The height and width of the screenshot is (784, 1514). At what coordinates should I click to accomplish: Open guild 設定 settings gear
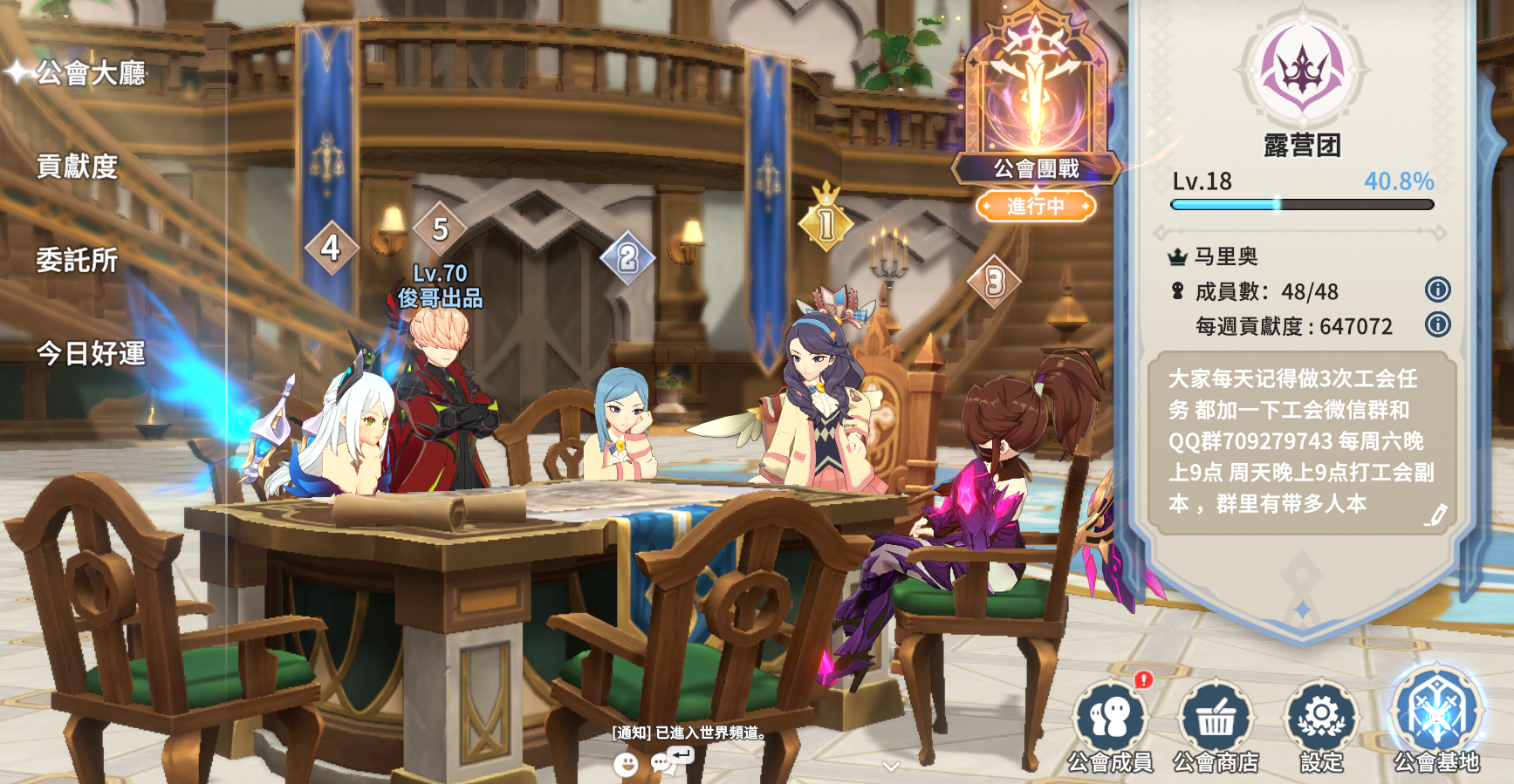point(1321,726)
